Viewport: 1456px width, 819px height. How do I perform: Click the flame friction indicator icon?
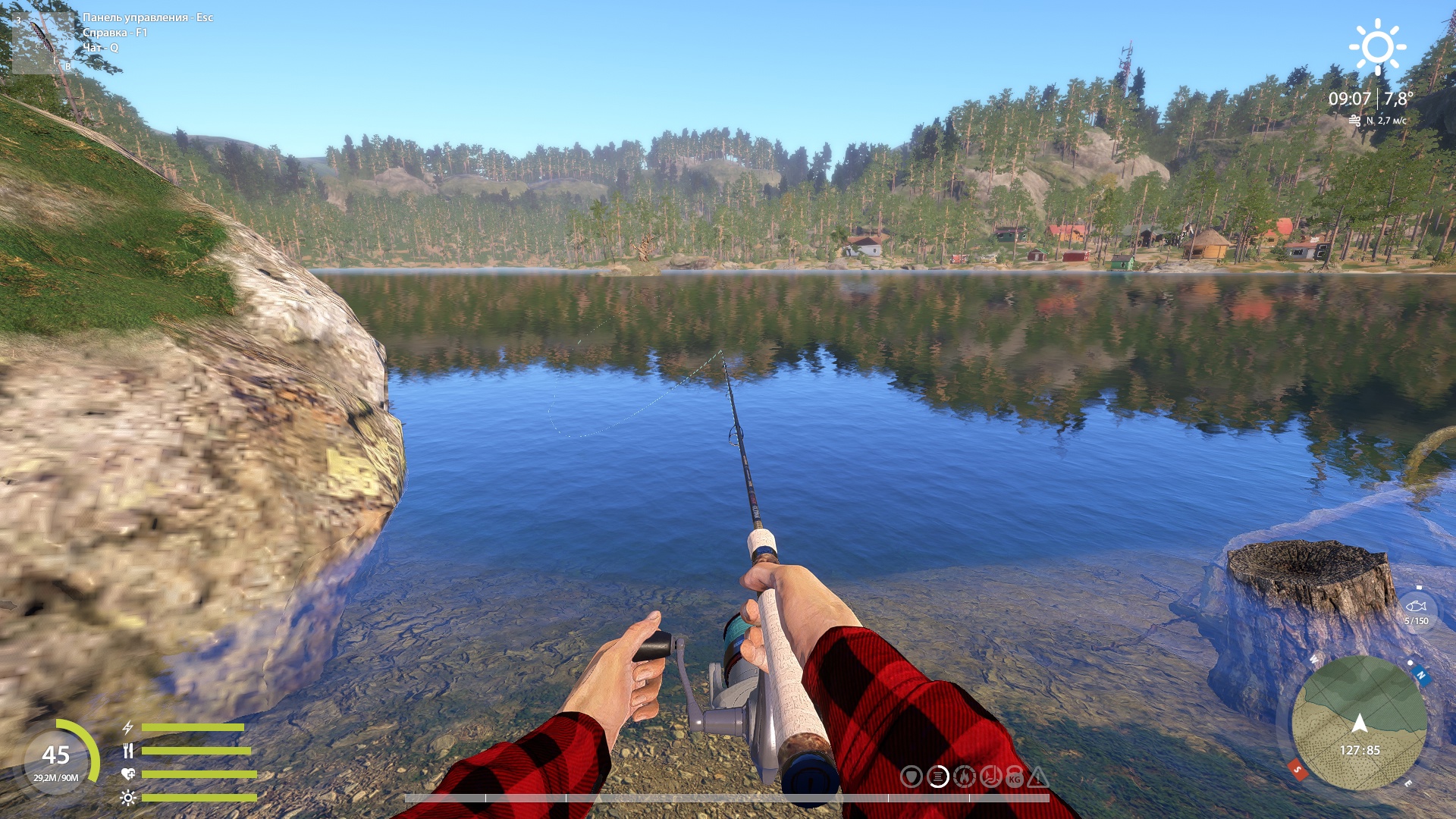[964, 777]
